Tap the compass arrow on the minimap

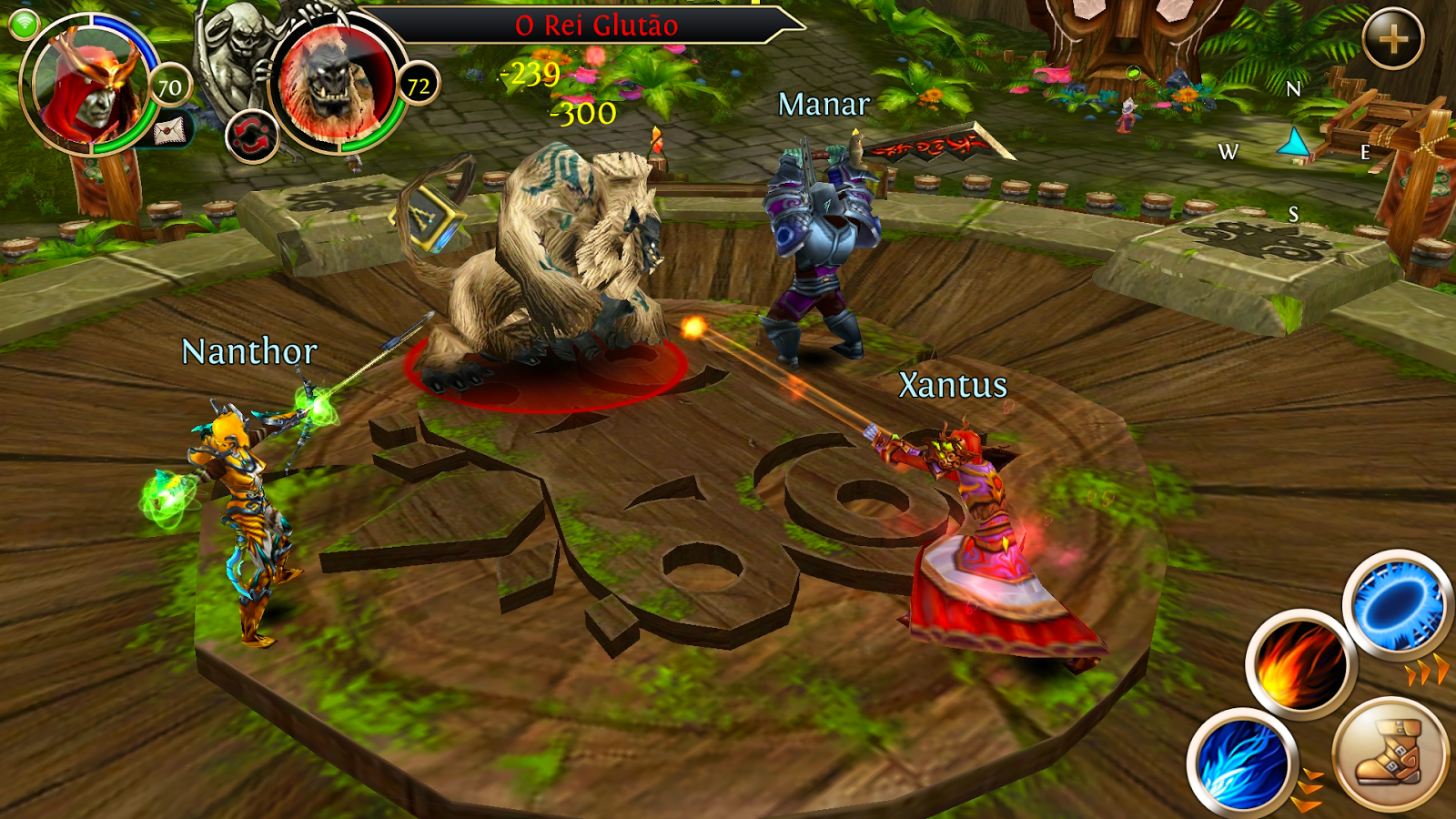pos(1296,141)
